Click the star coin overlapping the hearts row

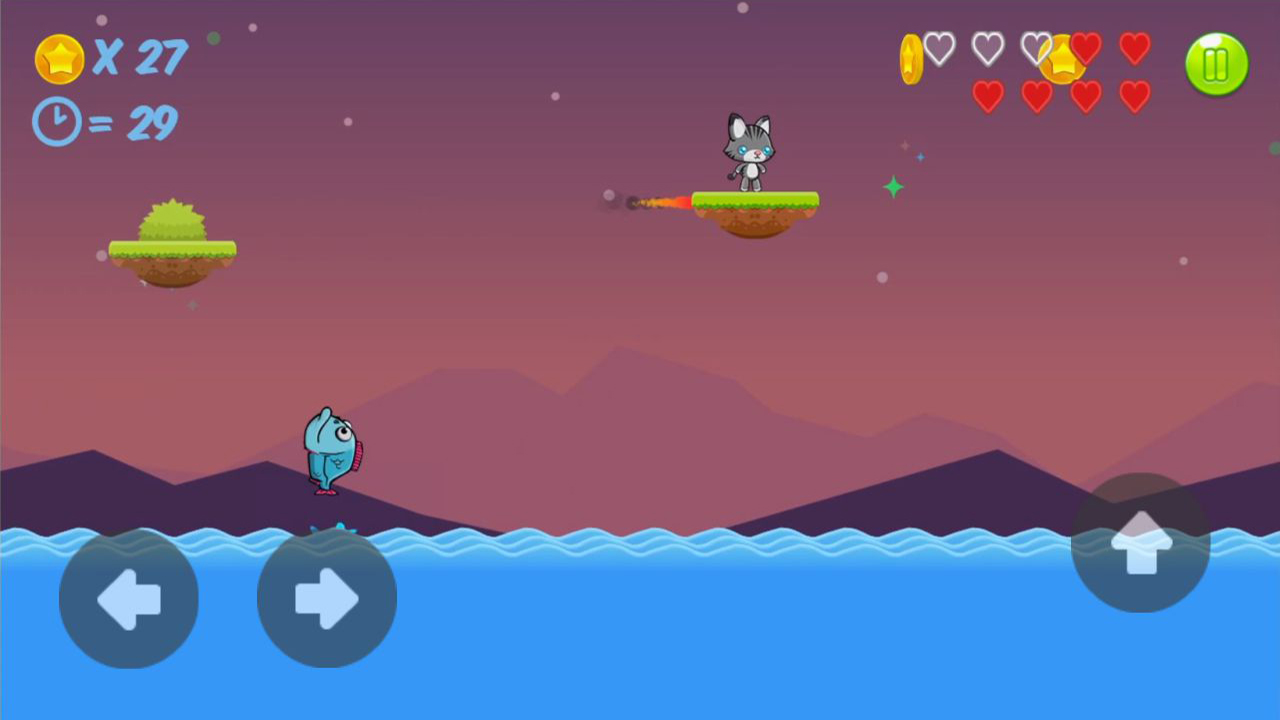(1063, 60)
